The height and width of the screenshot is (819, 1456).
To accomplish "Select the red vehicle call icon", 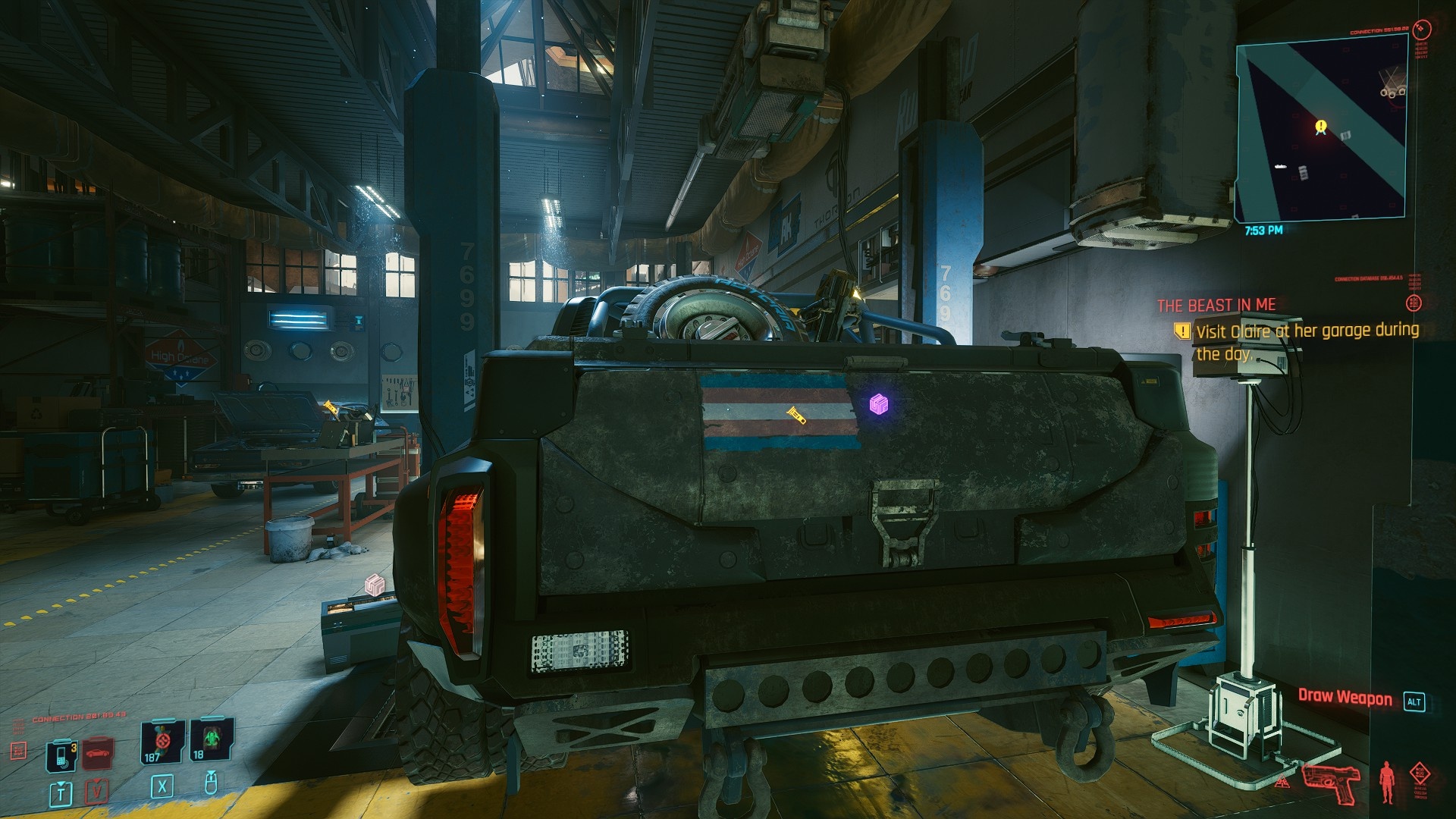I will click(x=98, y=753).
